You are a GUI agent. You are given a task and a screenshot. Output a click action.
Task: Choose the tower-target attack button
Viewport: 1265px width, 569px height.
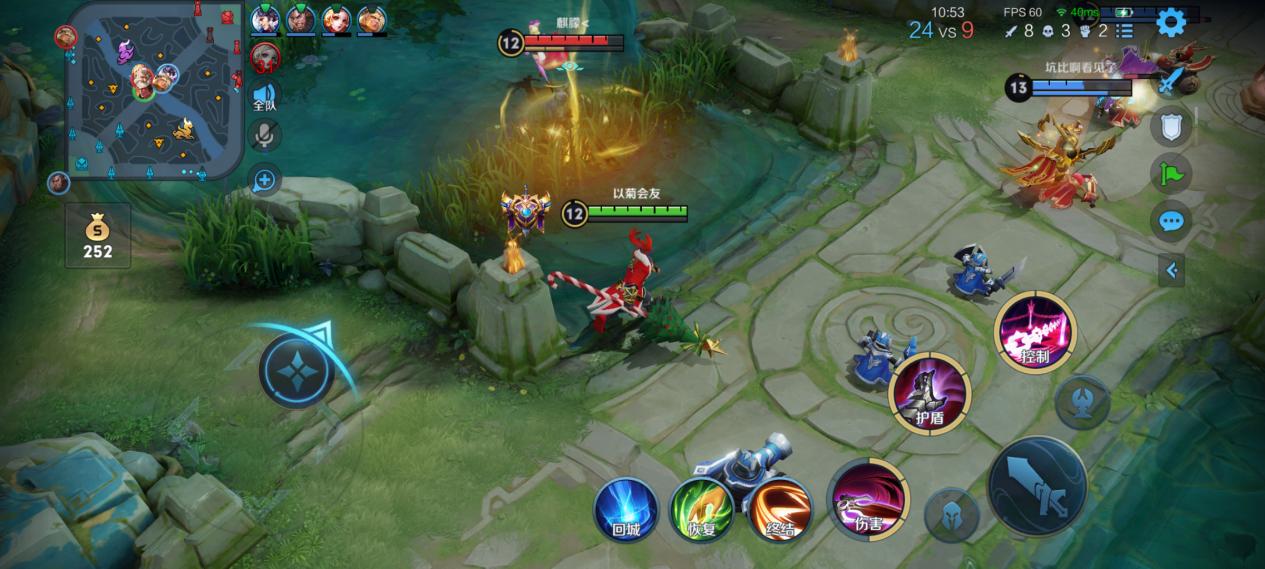point(1083,403)
